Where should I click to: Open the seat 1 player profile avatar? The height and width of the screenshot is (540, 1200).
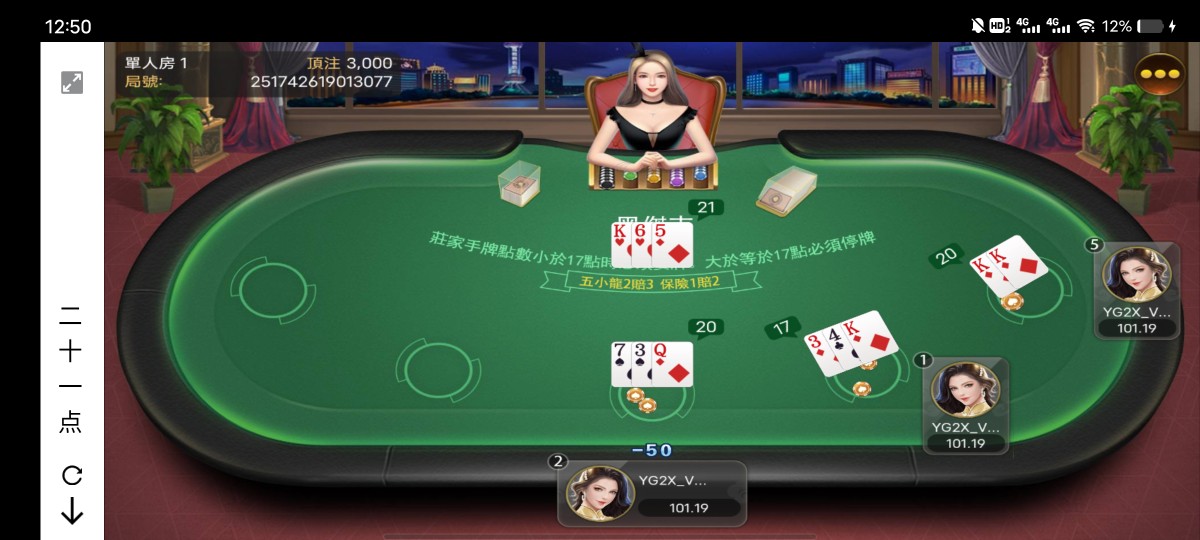965,389
